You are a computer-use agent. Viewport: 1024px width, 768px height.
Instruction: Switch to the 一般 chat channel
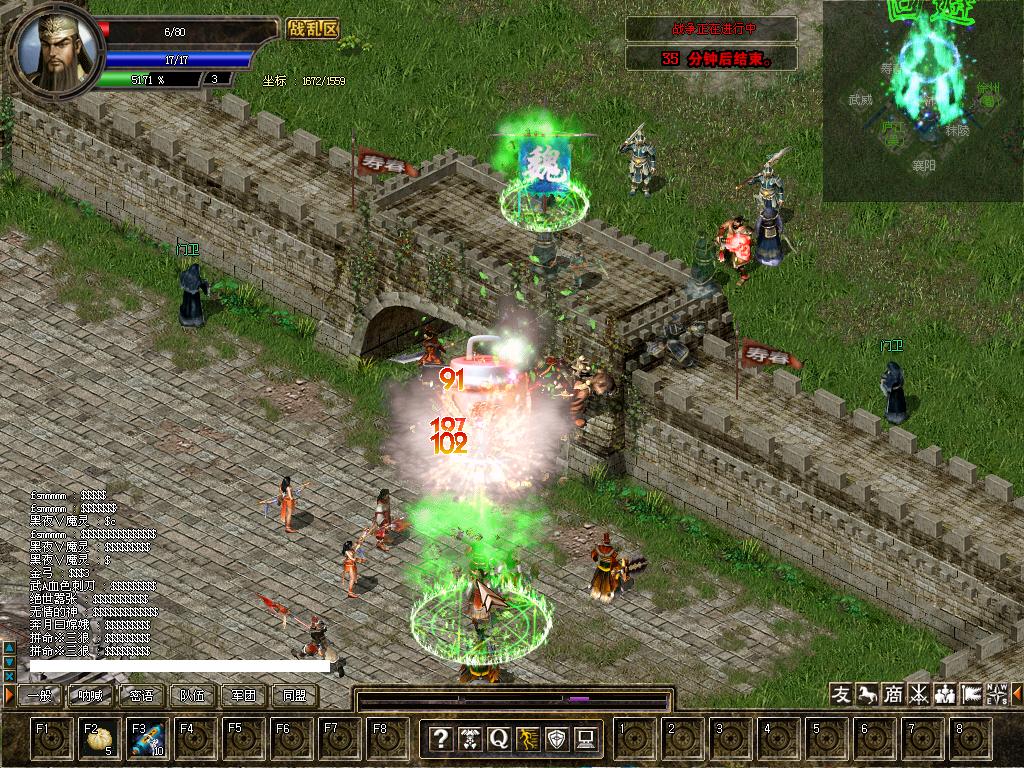pyautogui.click(x=40, y=696)
